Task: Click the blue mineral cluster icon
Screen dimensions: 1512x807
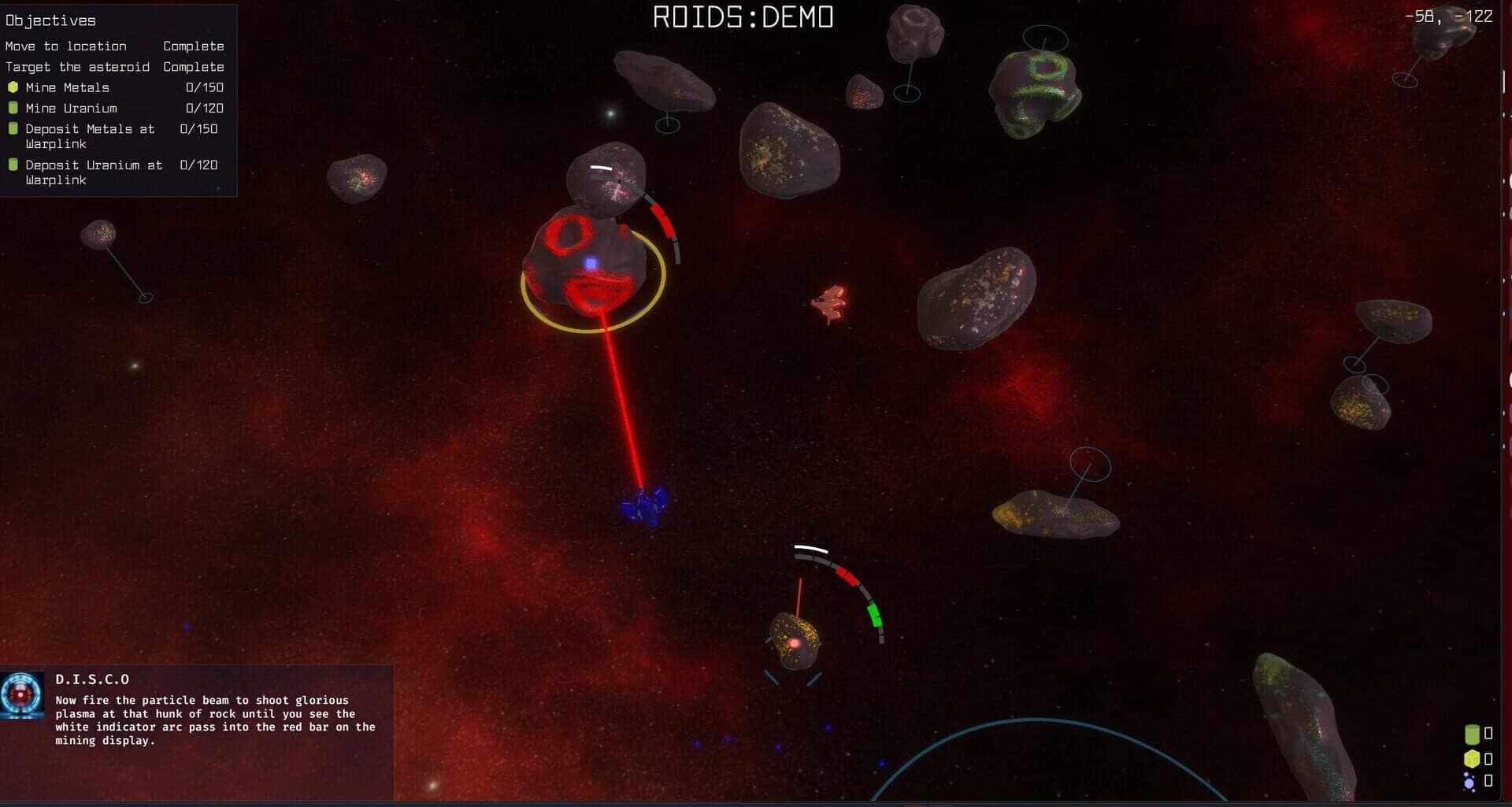Action: pyautogui.click(x=1469, y=782)
